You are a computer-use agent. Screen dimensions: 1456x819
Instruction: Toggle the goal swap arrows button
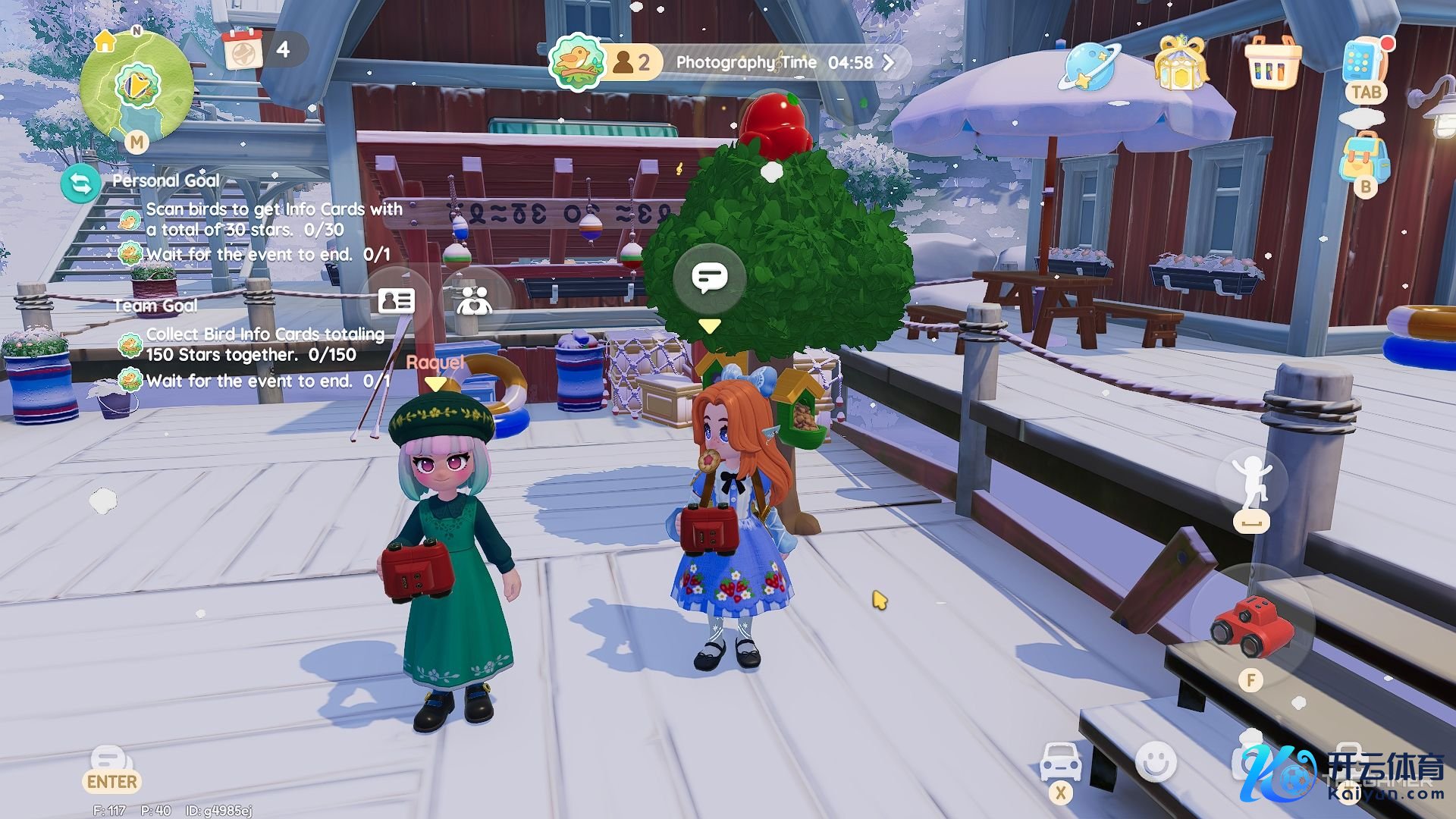[x=80, y=184]
